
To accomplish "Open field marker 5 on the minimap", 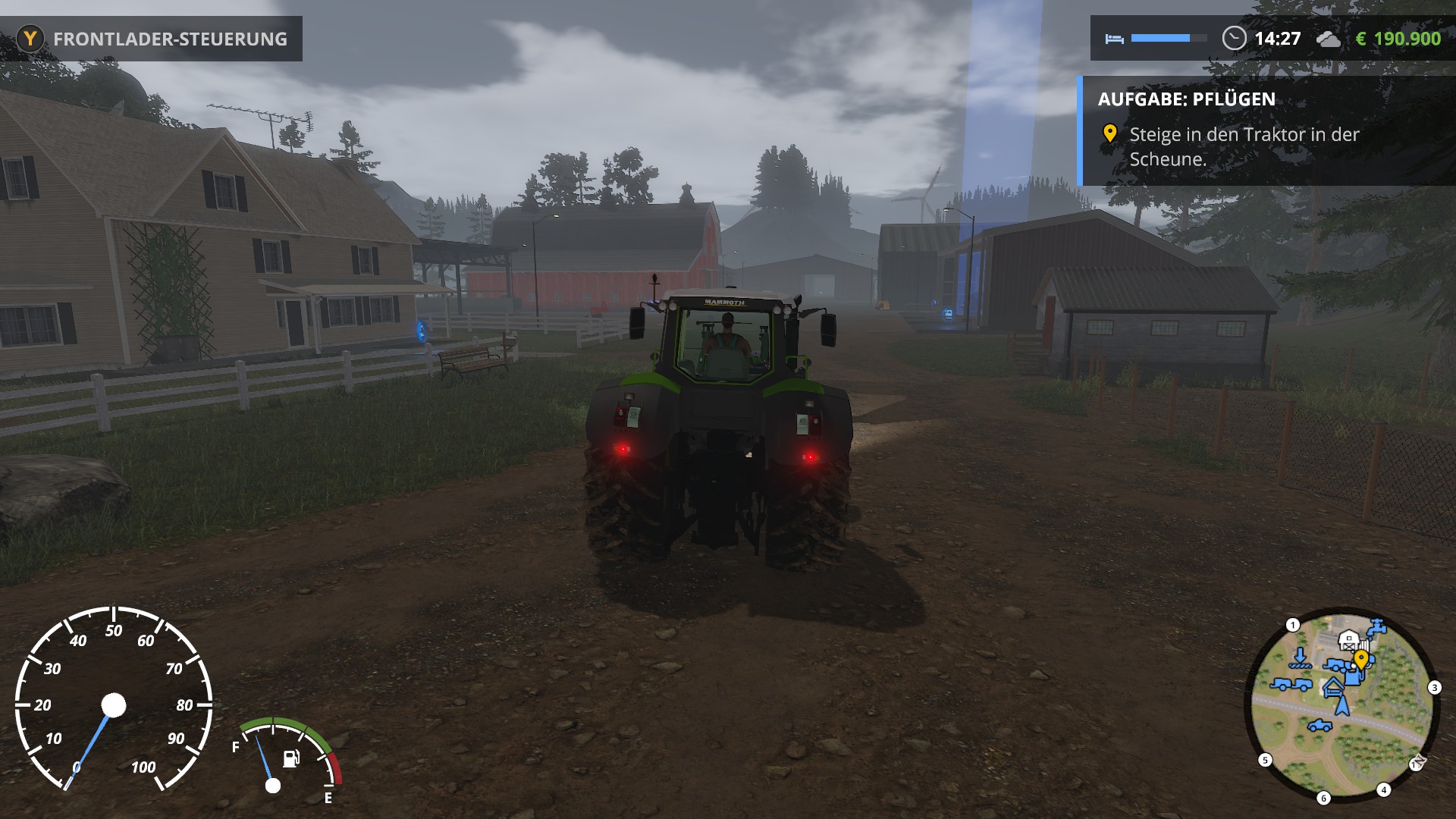I will [x=1265, y=760].
